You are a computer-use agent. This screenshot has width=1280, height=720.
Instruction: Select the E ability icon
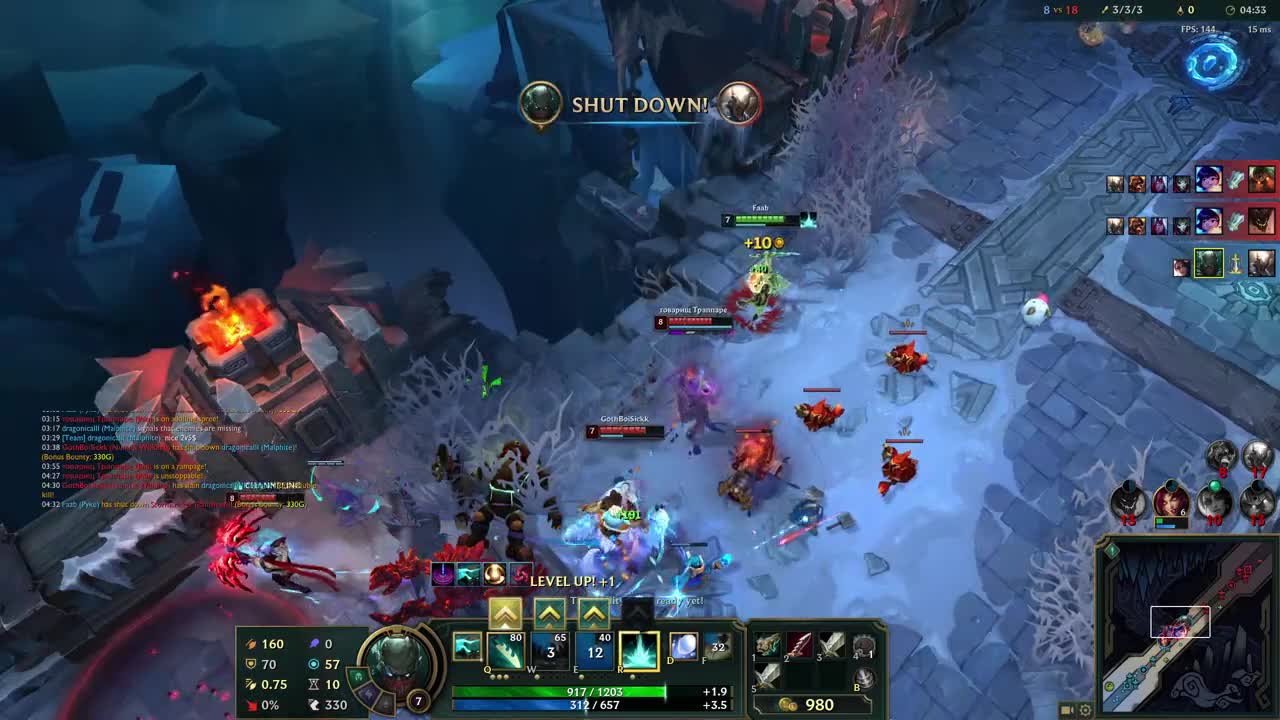click(594, 651)
